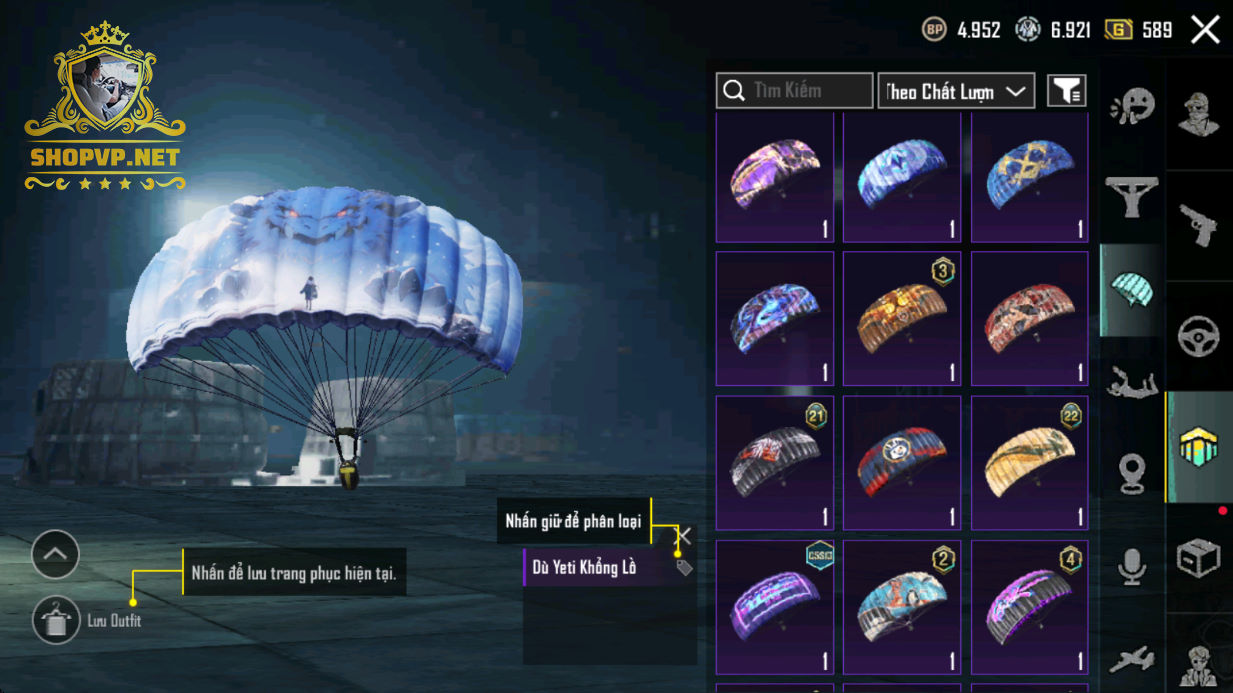Open the filter options button
1233x693 pixels.
pos(1066,91)
